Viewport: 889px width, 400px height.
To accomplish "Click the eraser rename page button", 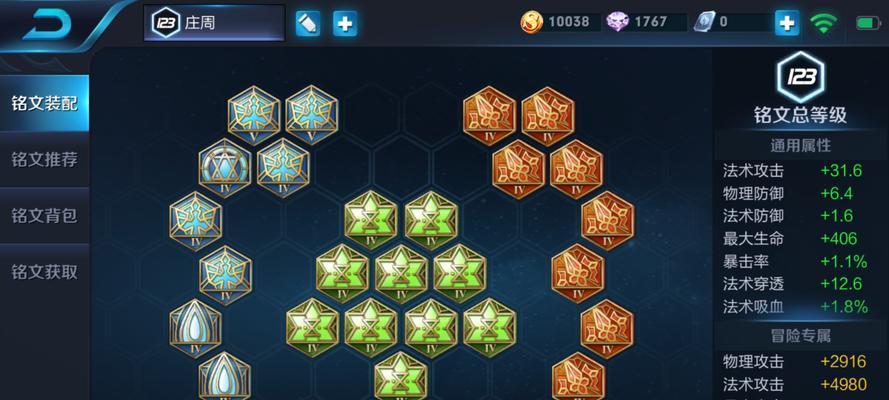I will pos(308,23).
